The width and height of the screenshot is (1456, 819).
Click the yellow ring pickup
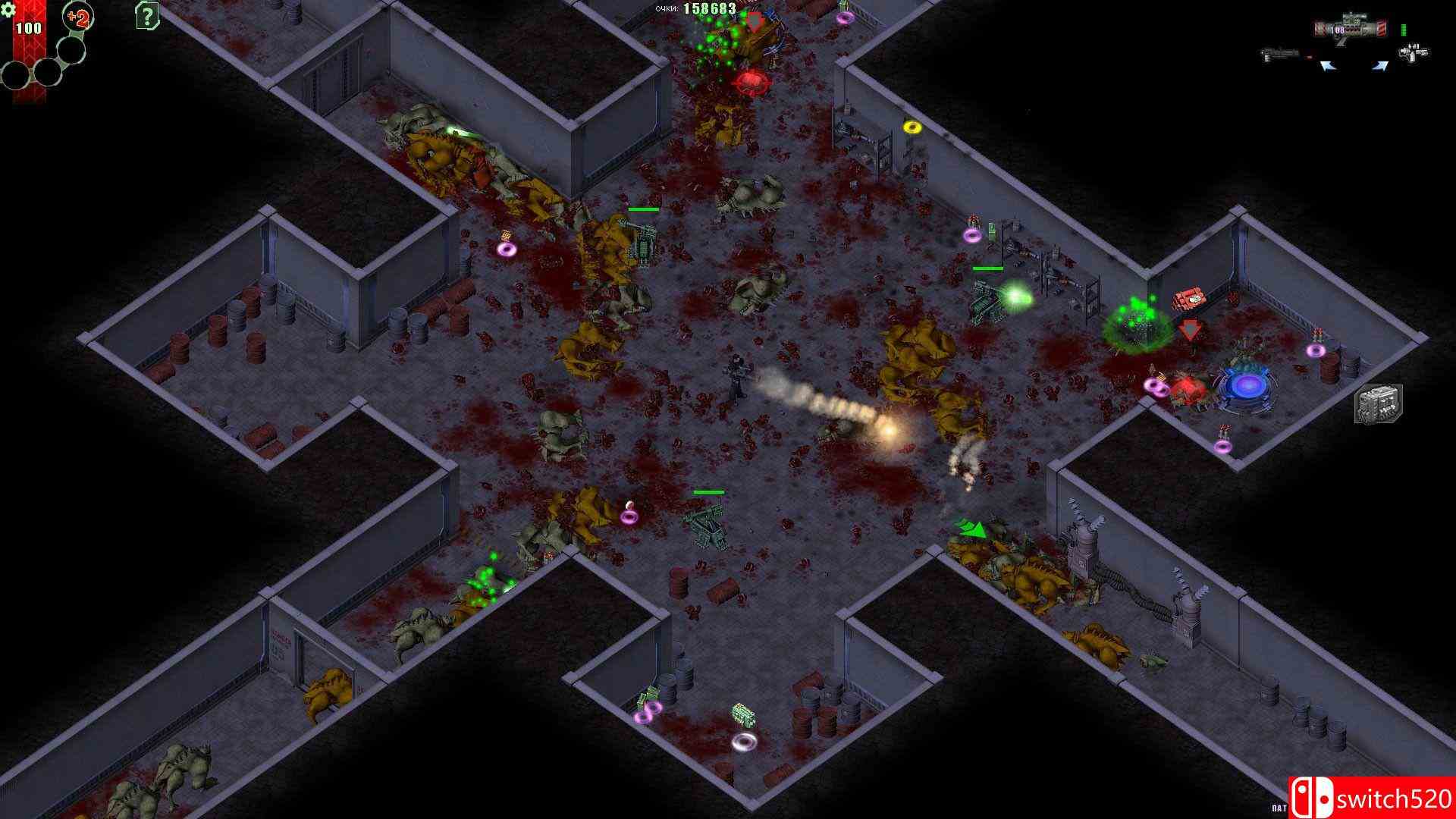tap(912, 127)
